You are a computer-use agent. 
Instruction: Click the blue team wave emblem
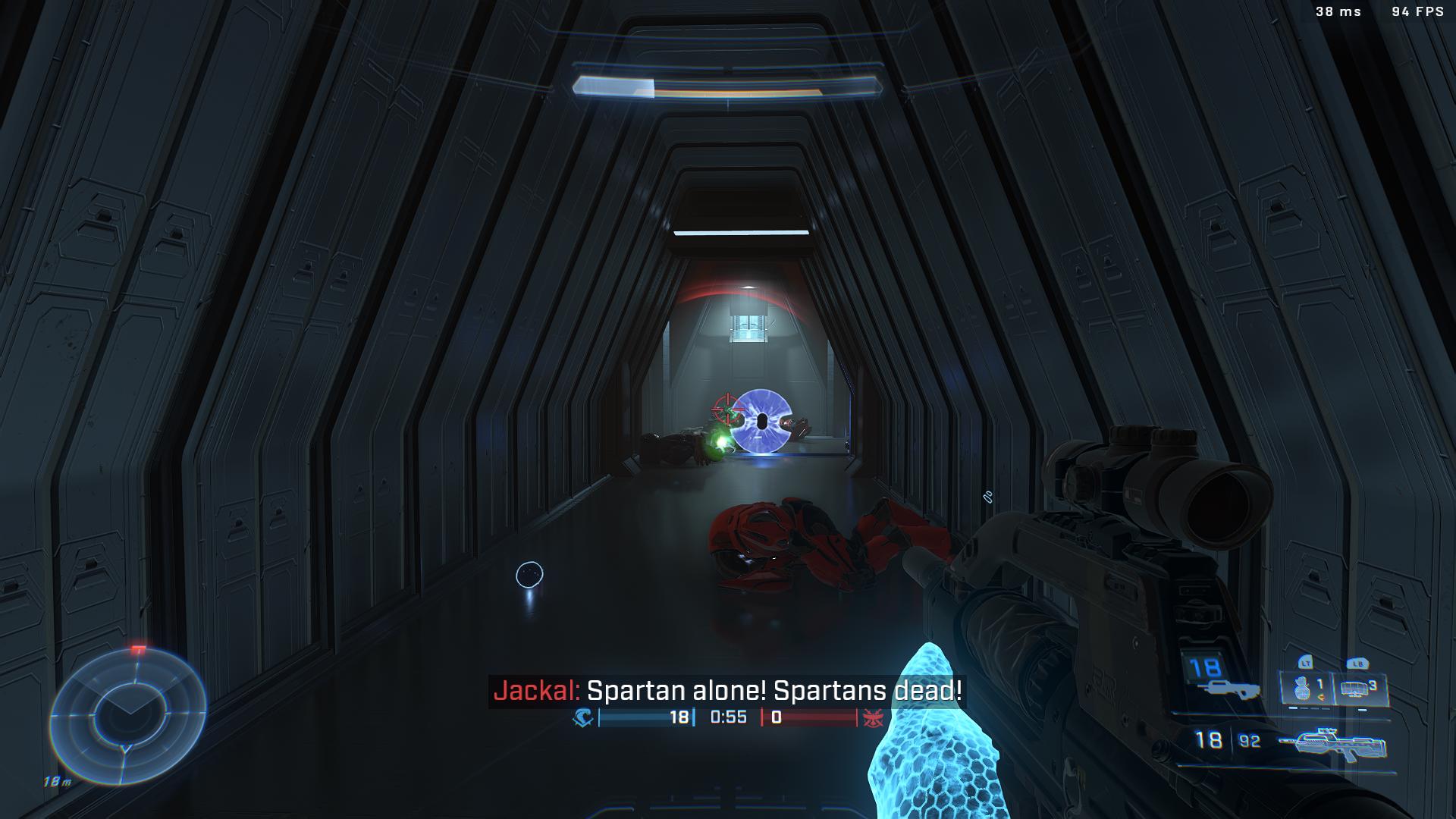pyautogui.click(x=583, y=717)
